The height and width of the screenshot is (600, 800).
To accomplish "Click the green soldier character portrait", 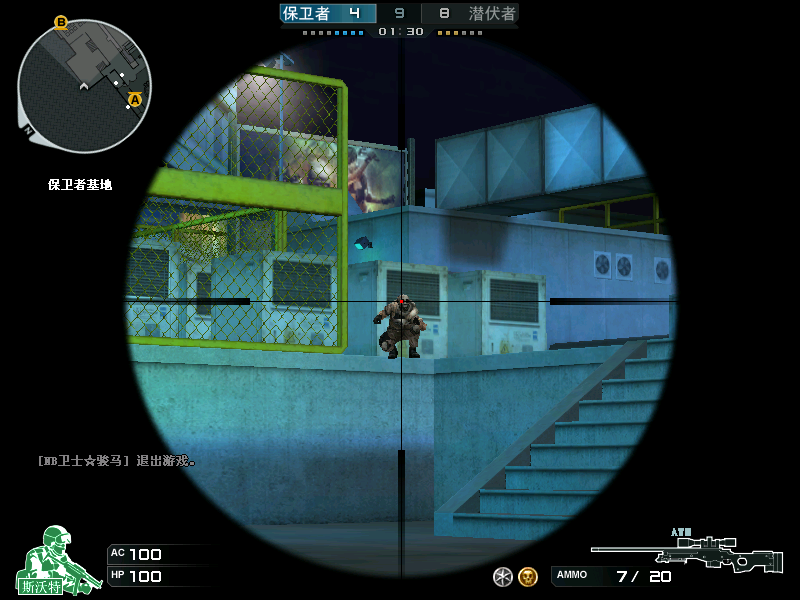I will click(x=55, y=560).
